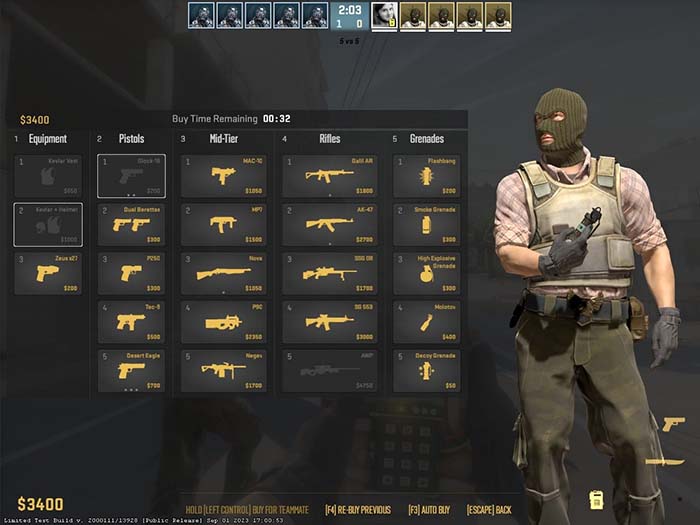Purchase a Smoke Grenade
The image size is (700, 525).
tap(426, 224)
